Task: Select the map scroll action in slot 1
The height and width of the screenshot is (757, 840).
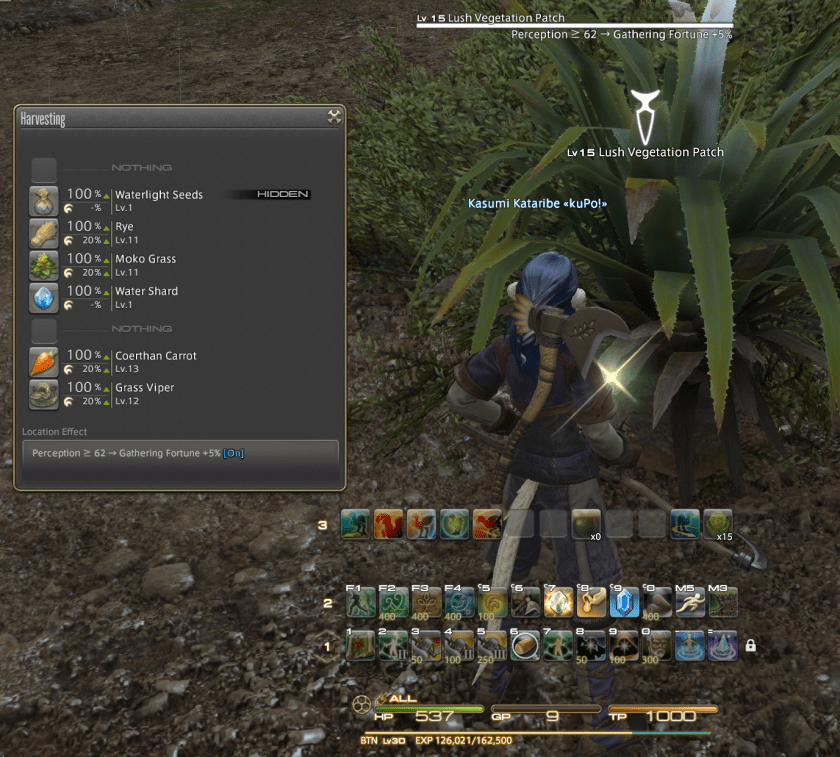Action: tap(360, 646)
